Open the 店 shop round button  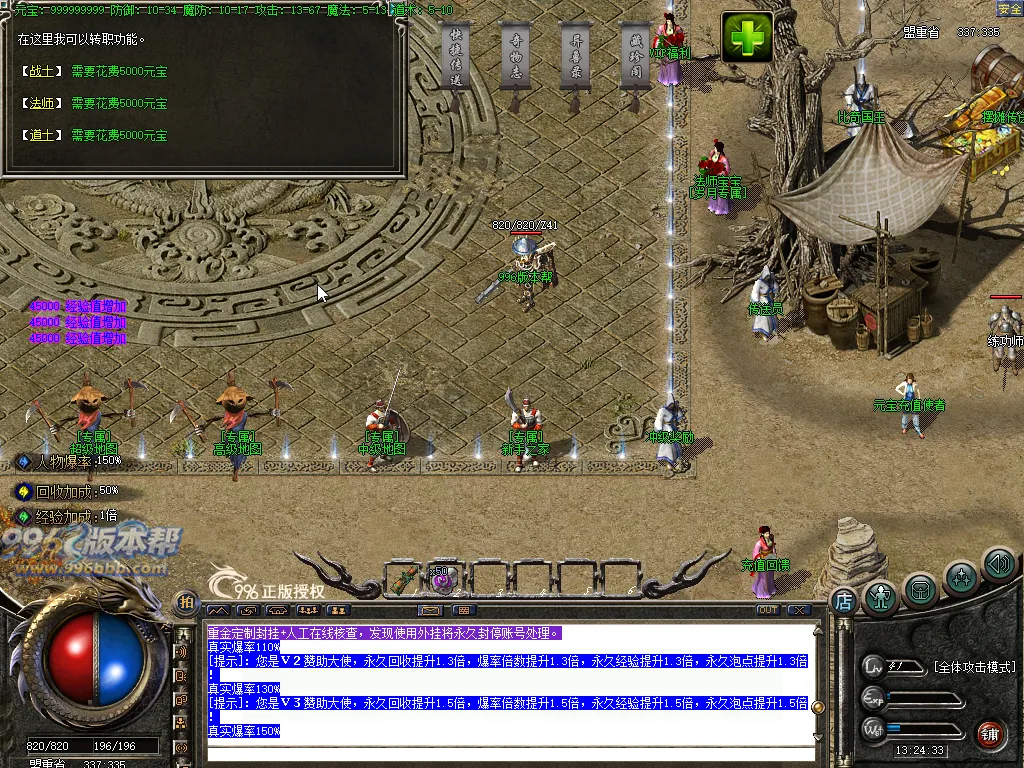pyautogui.click(x=843, y=602)
